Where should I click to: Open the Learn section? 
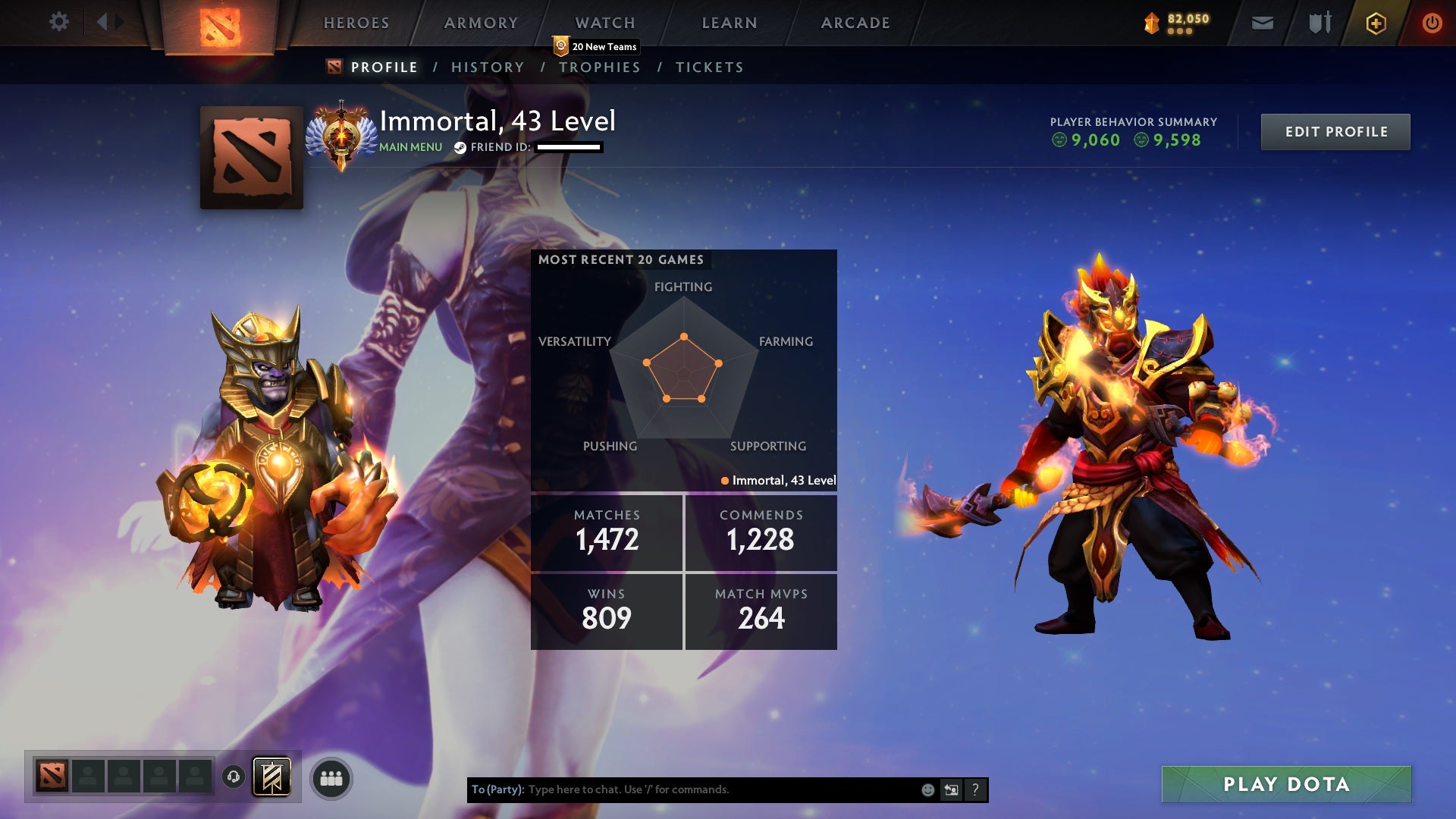[730, 23]
